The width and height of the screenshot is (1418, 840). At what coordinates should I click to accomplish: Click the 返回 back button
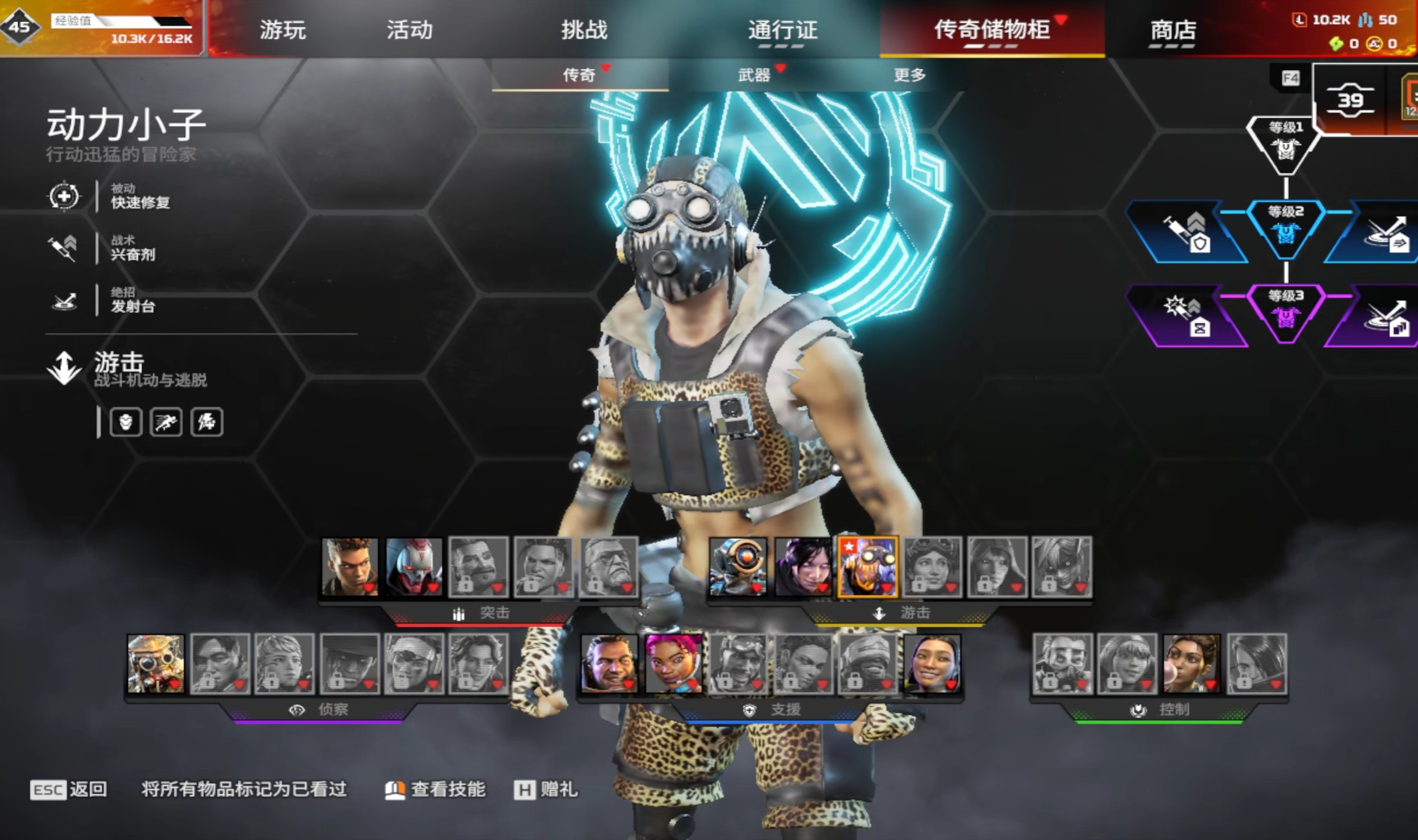(x=69, y=790)
